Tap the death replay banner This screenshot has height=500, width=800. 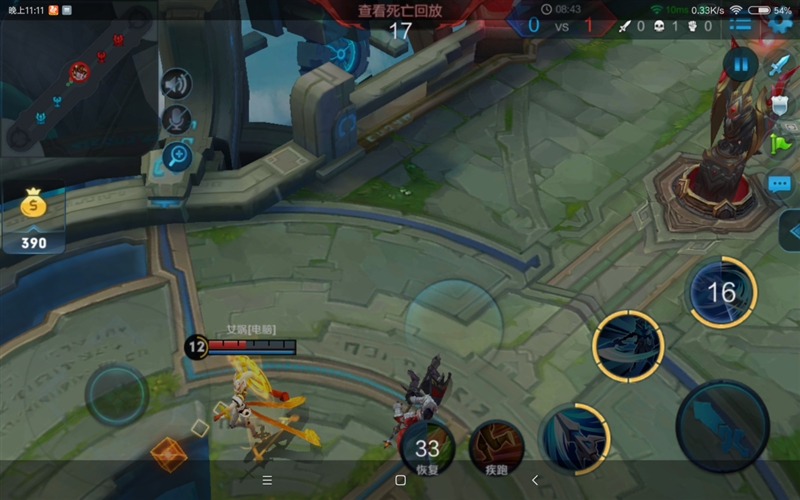tap(400, 12)
